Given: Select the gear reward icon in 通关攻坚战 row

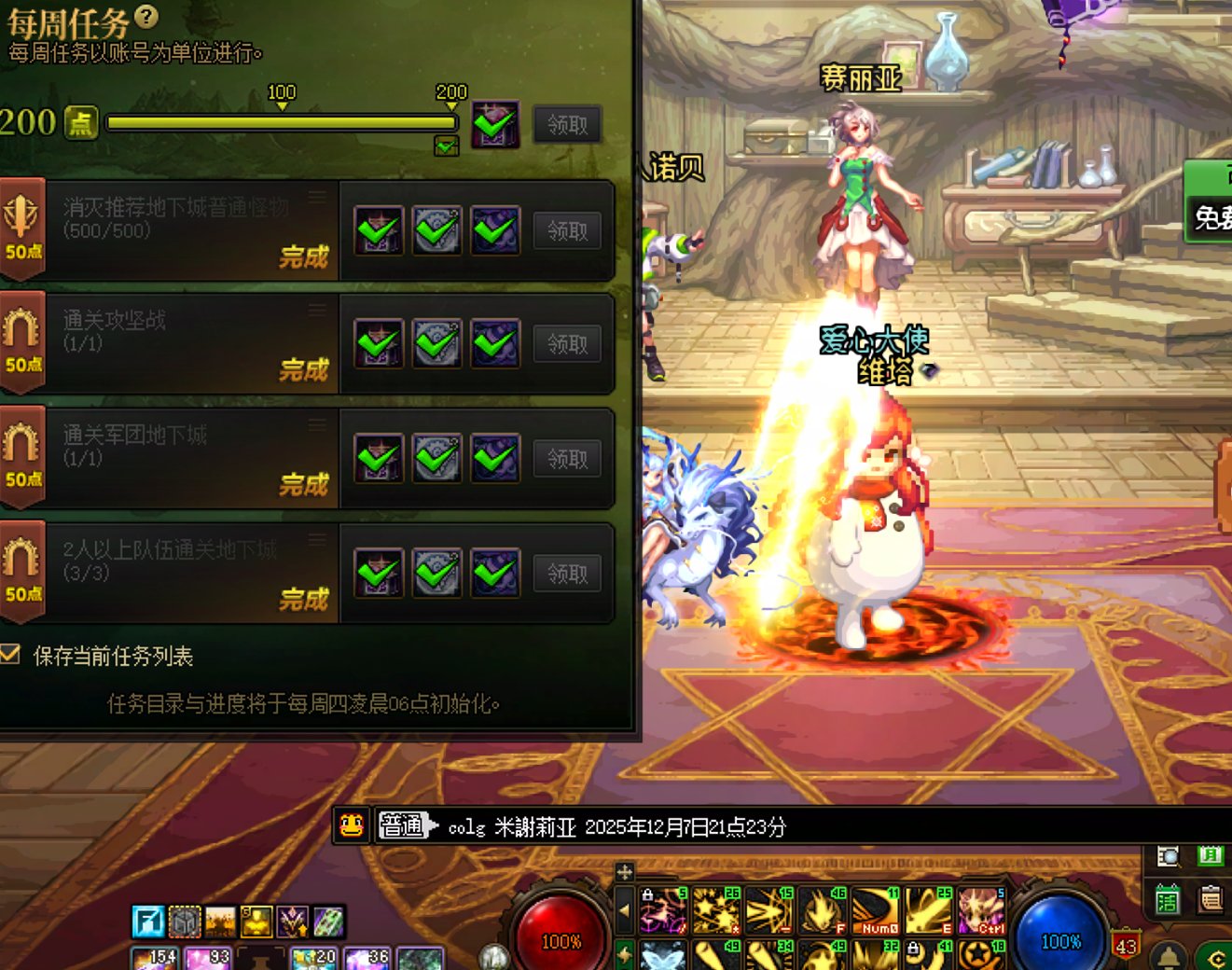Looking at the screenshot, I should pyautogui.click(x=436, y=344).
